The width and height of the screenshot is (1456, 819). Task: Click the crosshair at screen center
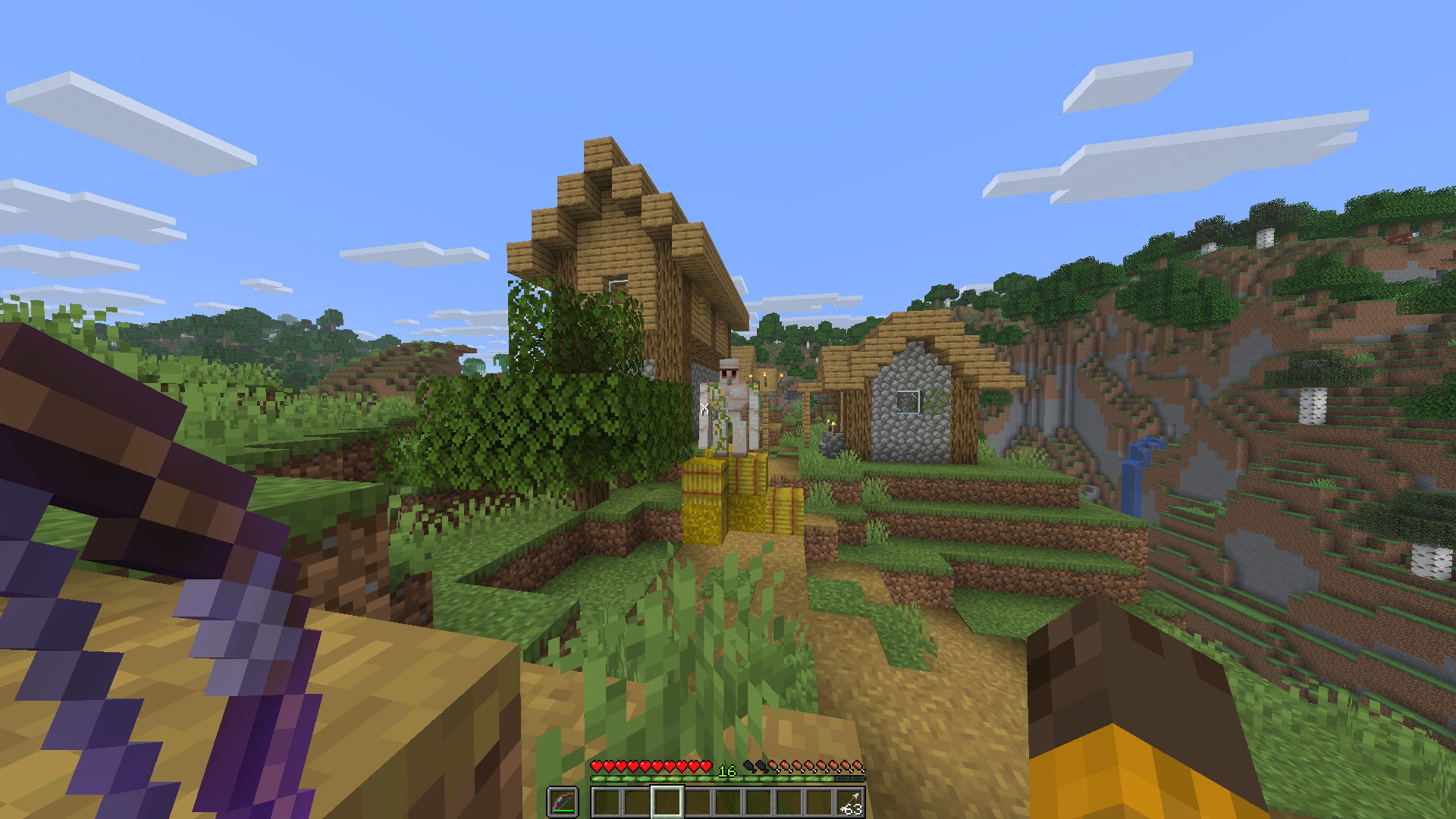point(728,409)
